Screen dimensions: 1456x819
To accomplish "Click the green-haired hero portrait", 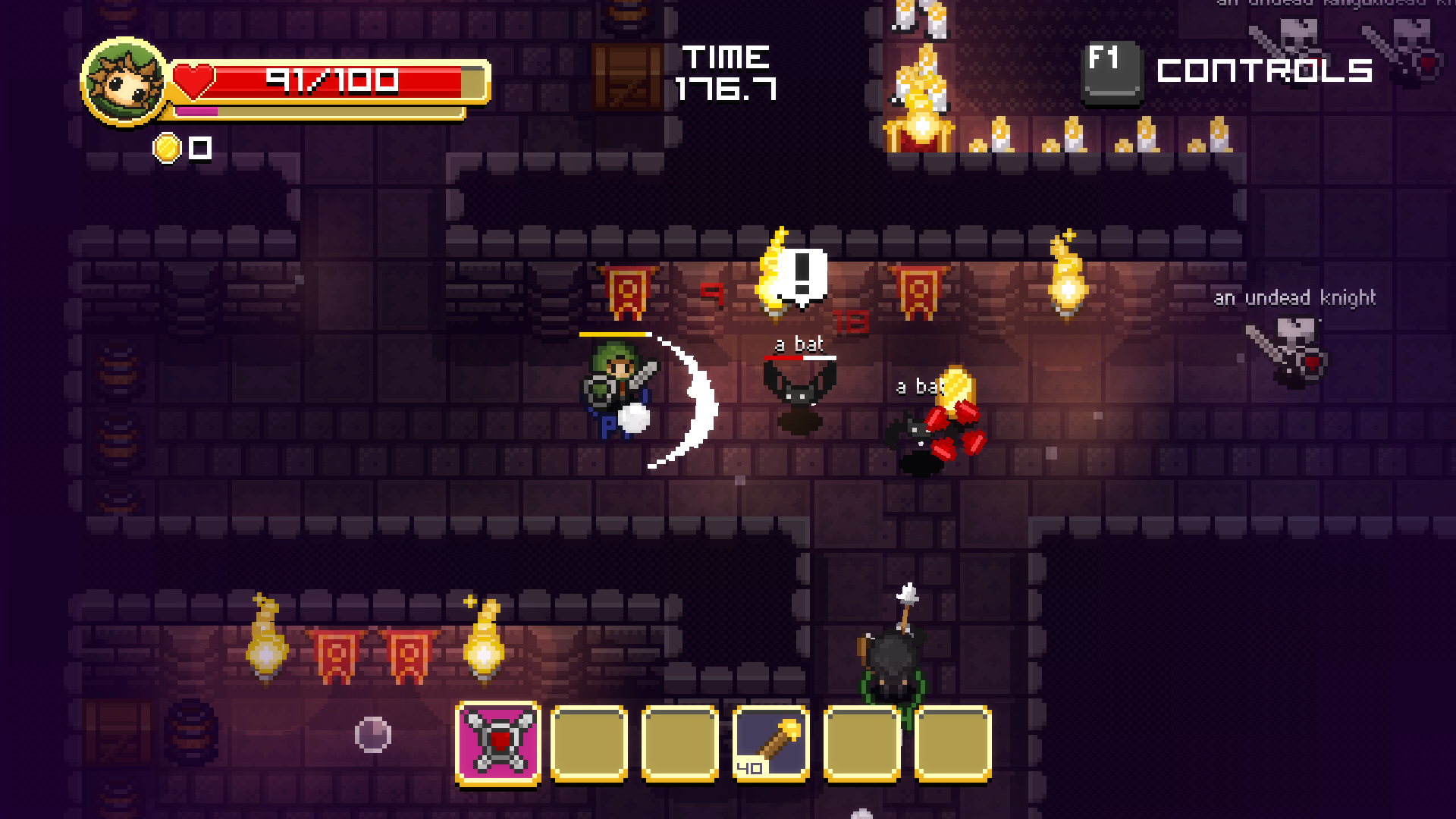I will (x=124, y=81).
